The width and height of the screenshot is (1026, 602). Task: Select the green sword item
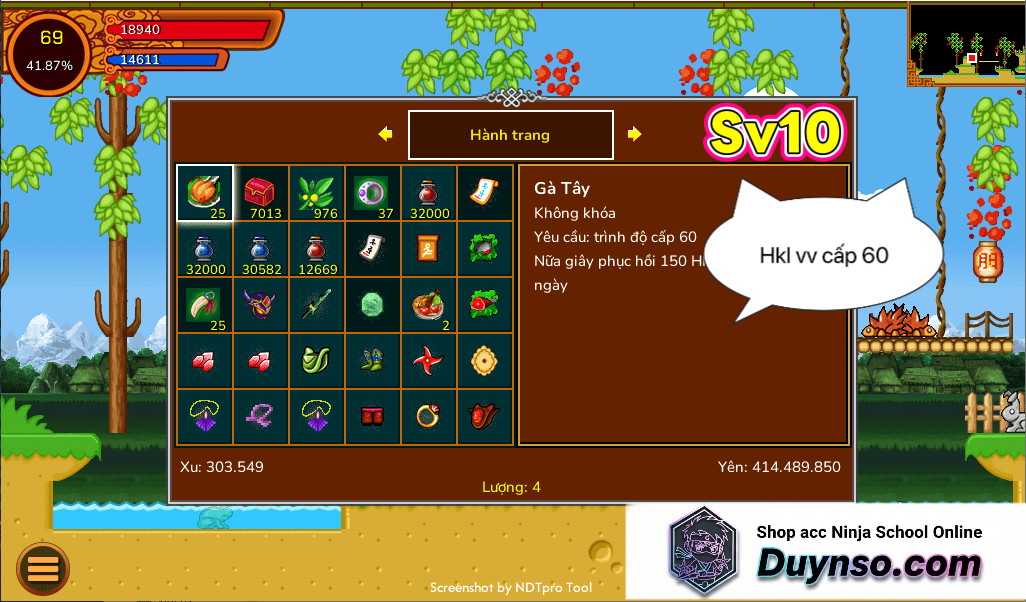click(317, 305)
